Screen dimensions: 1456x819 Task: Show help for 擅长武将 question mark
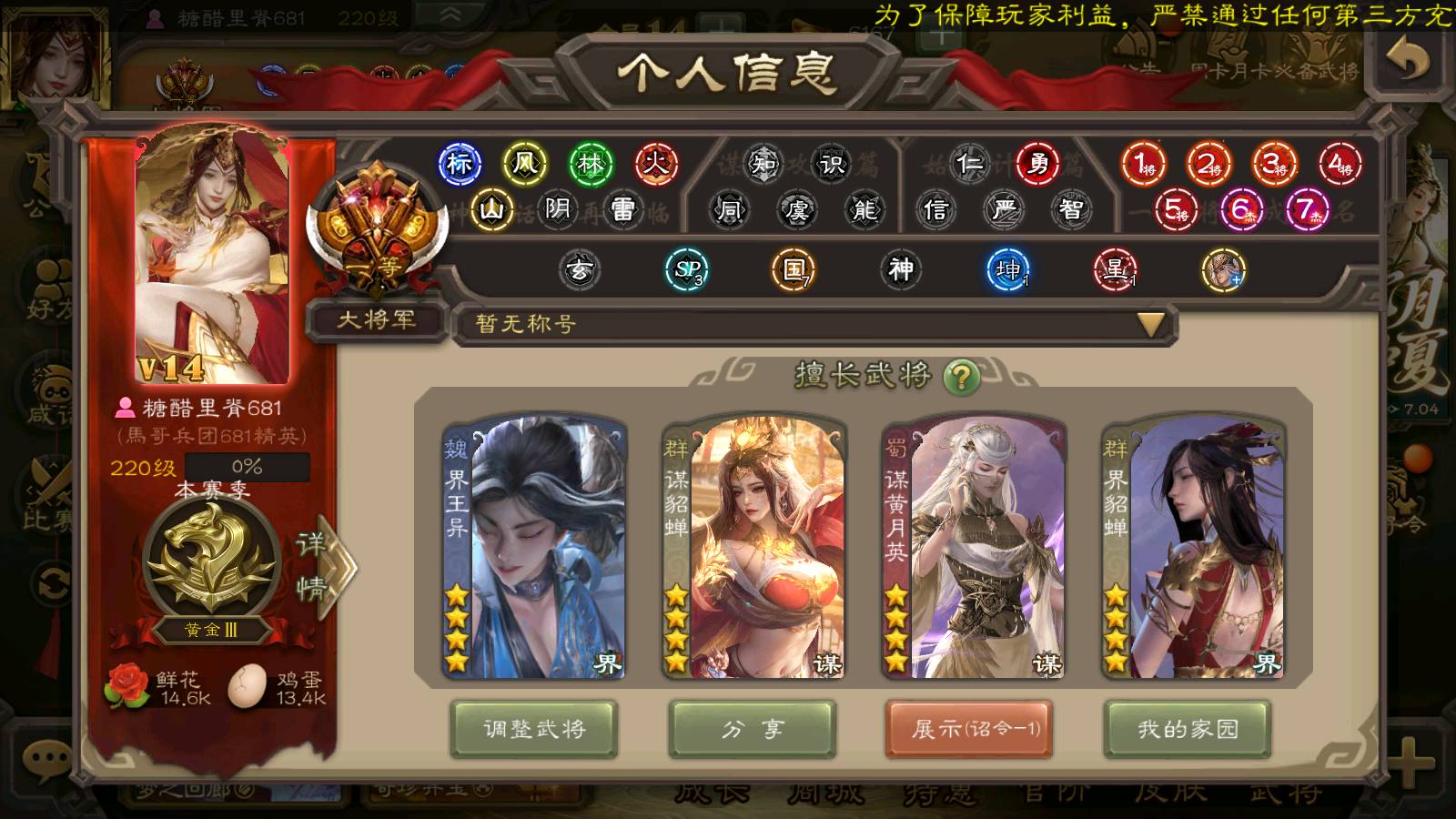click(x=961, y=375)
